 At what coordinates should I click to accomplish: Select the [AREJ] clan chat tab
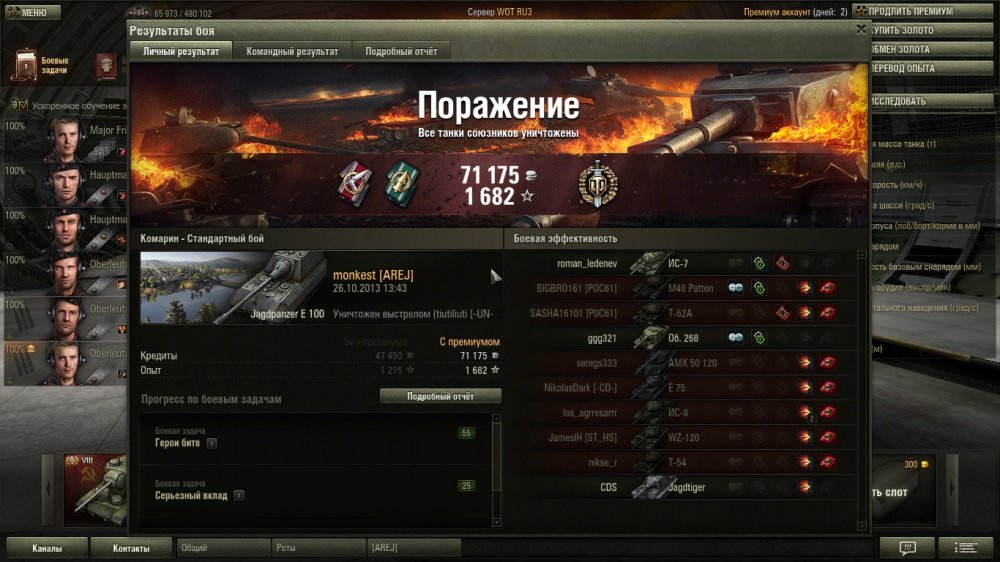click(x=412, y=548)
